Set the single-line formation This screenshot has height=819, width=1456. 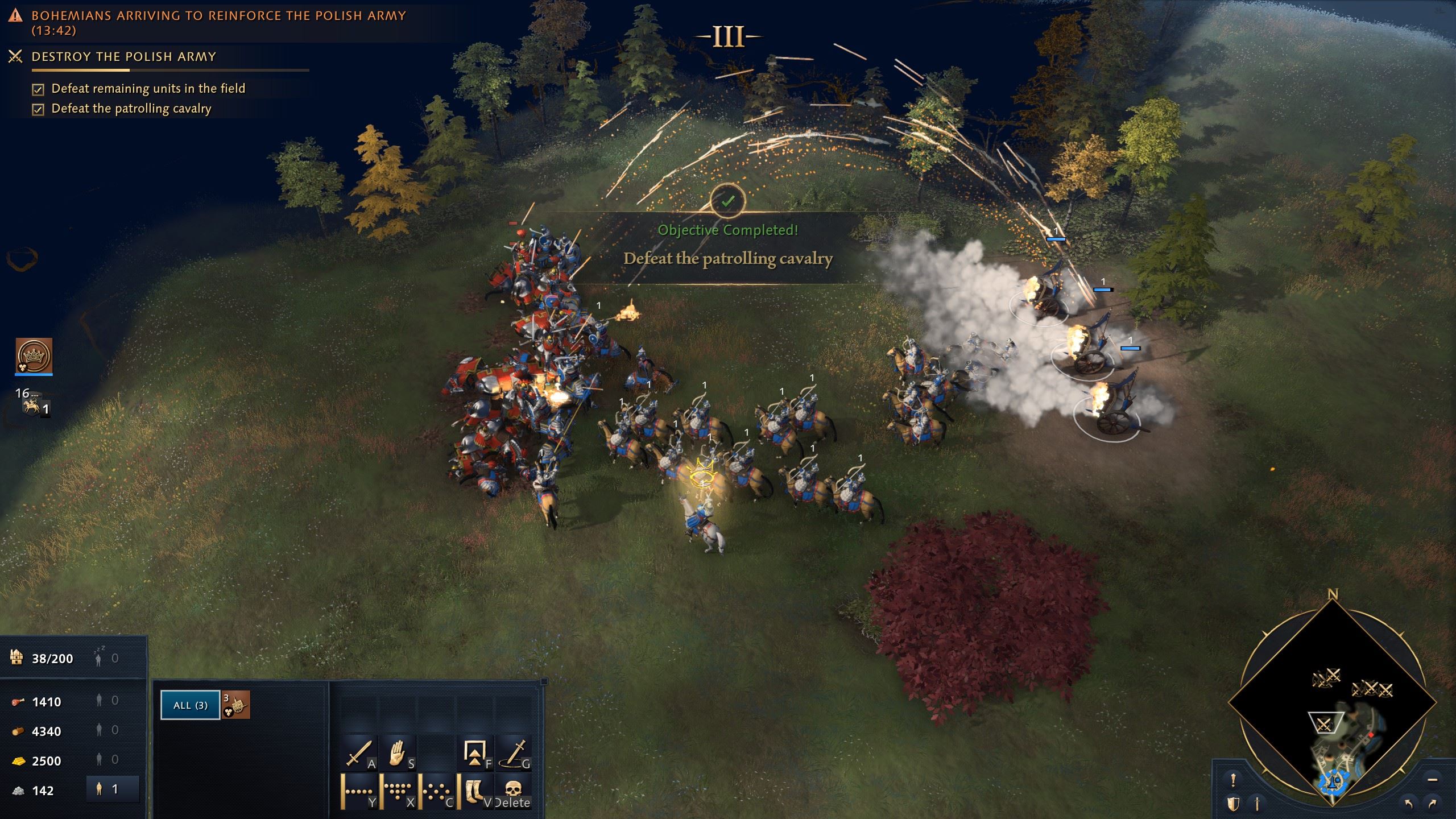tap(359, 791)
